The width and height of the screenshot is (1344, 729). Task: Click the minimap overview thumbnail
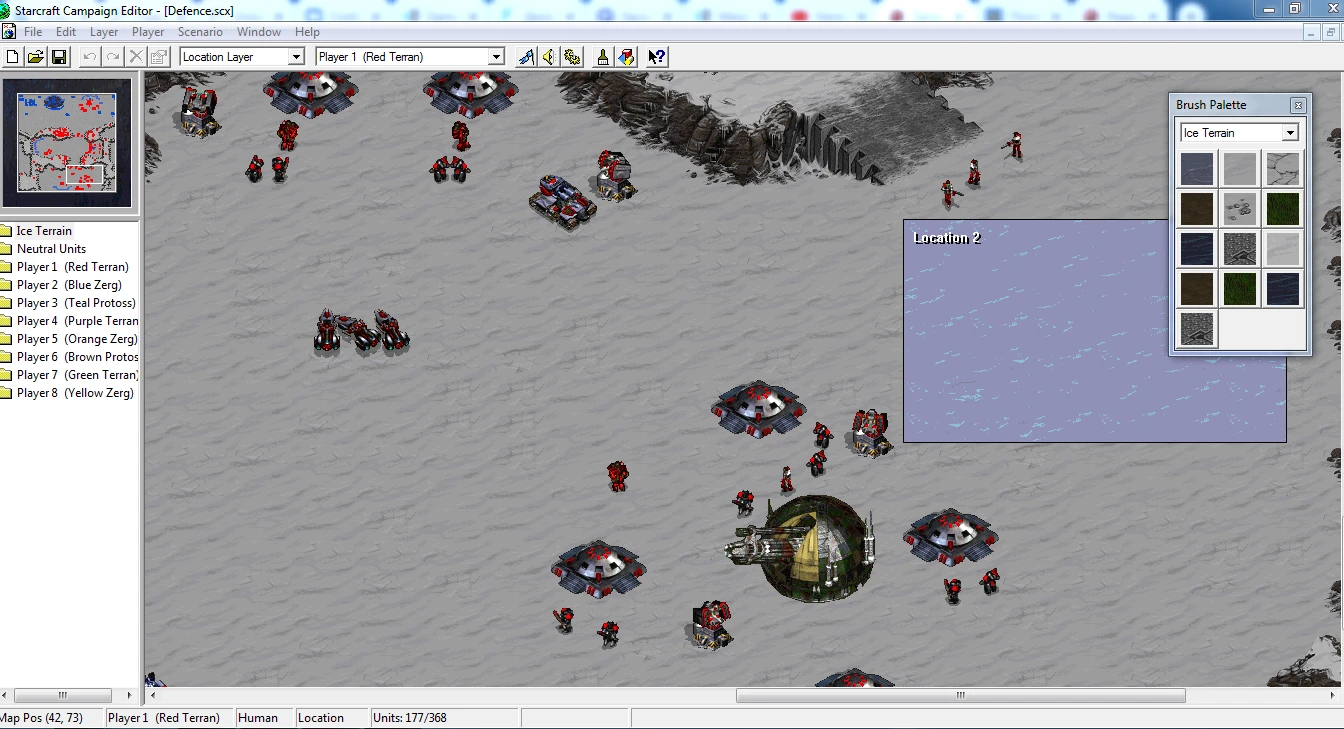click(67, 143)
